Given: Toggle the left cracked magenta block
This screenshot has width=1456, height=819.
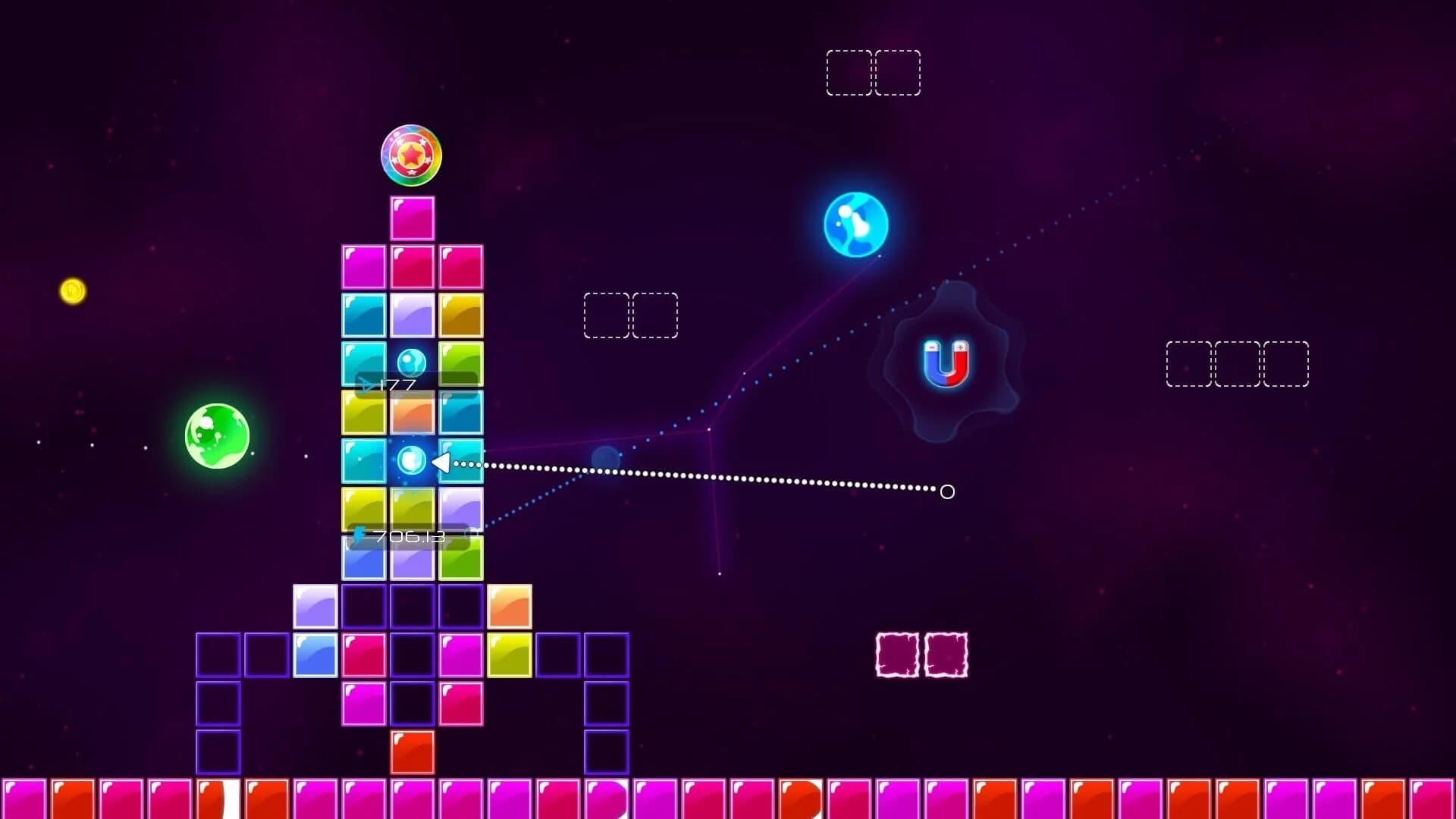Looking at the screenshot, I should pos(898,654).
